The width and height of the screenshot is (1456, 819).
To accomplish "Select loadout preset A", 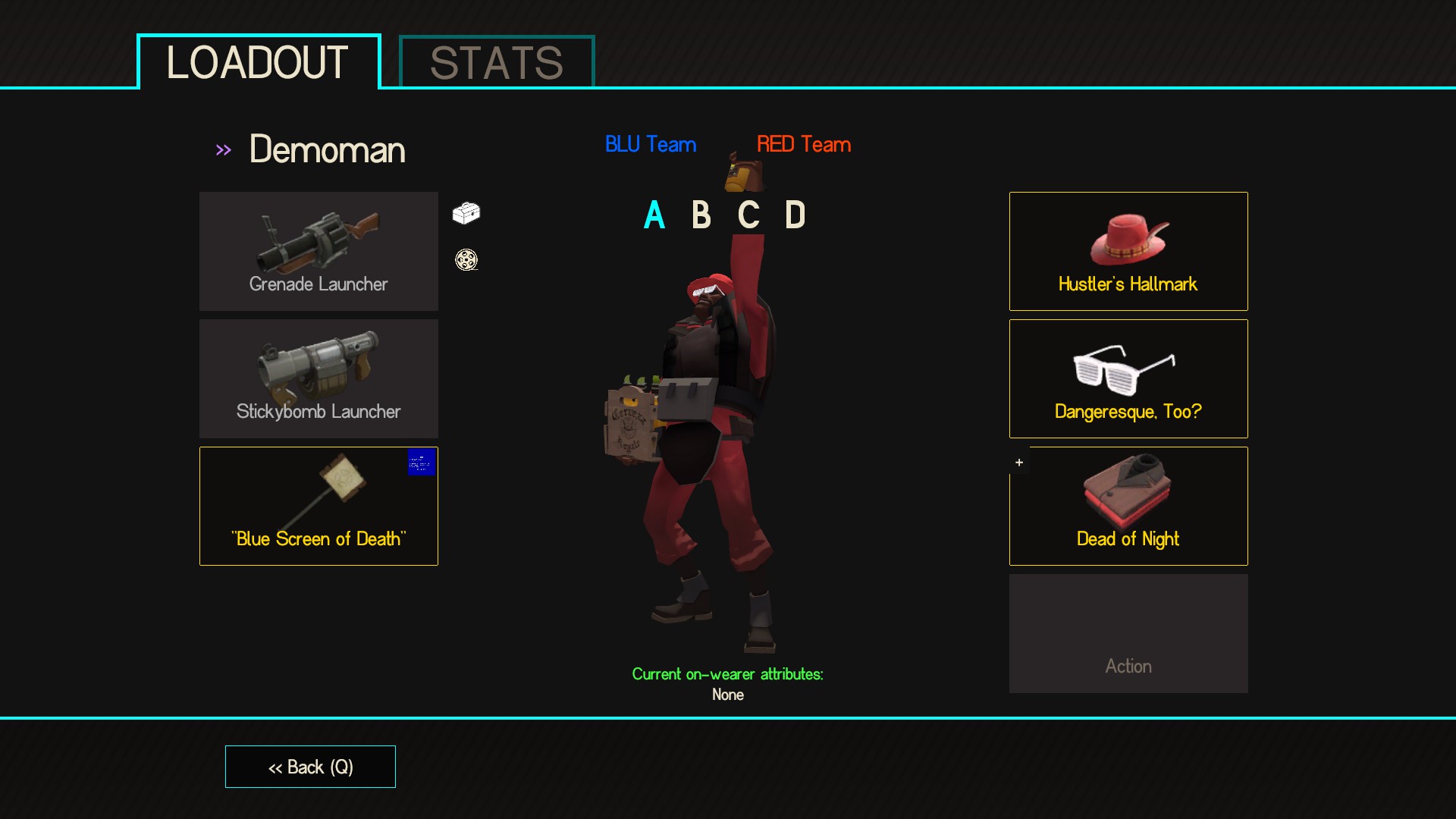I will 654,215.
